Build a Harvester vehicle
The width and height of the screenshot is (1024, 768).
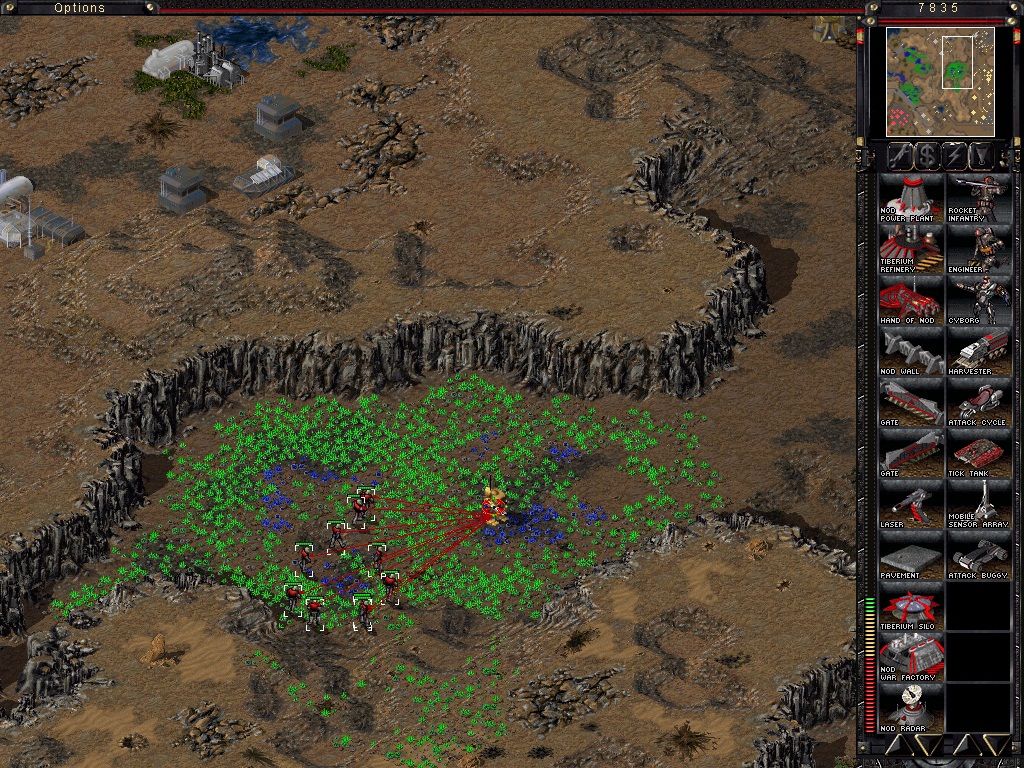pyautogui.click(x=979, y=350)
